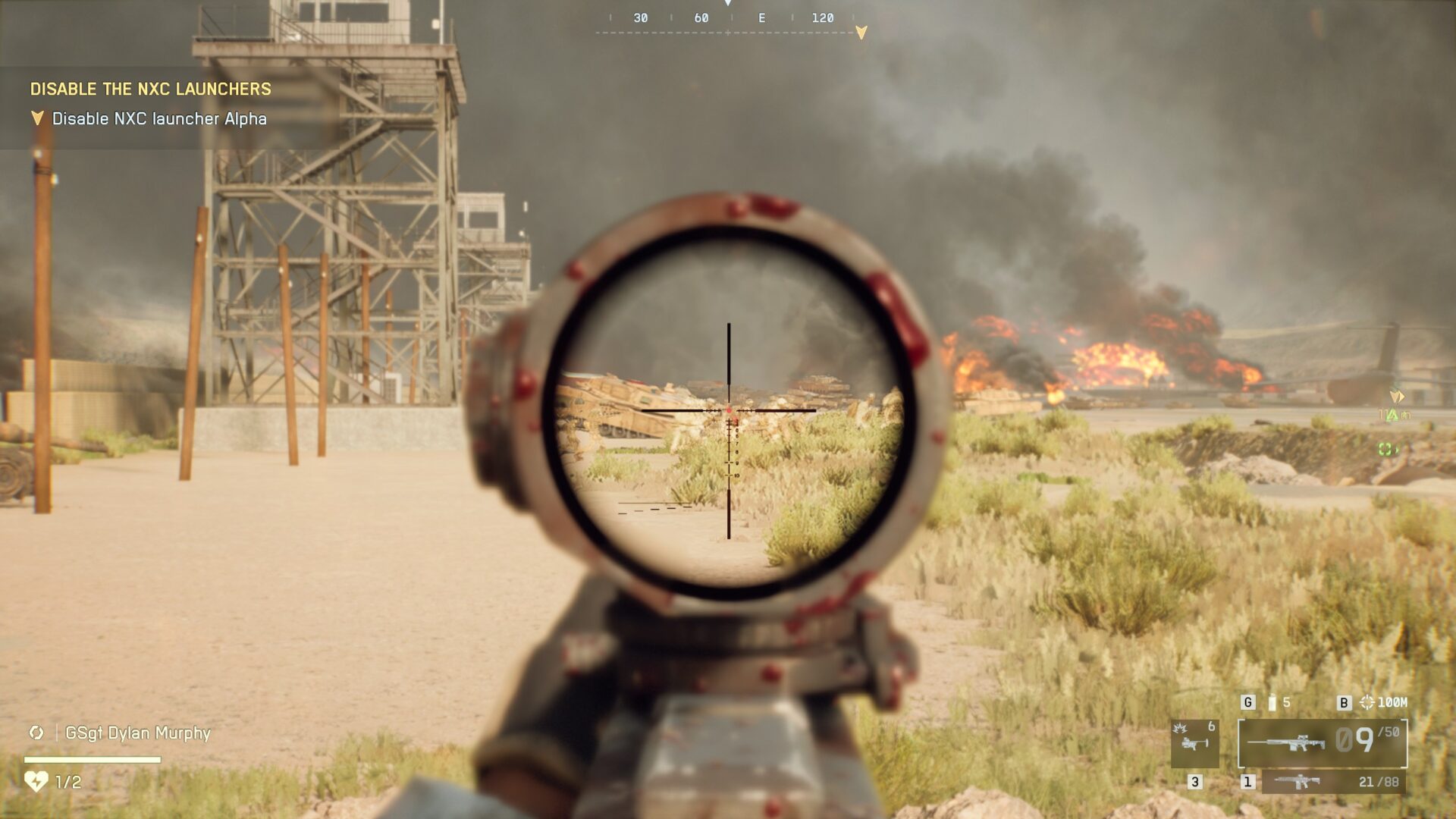Select squad member GSgt Dylan Murphy
Screen dimensions: 1456x819
(x=137, y=733)
